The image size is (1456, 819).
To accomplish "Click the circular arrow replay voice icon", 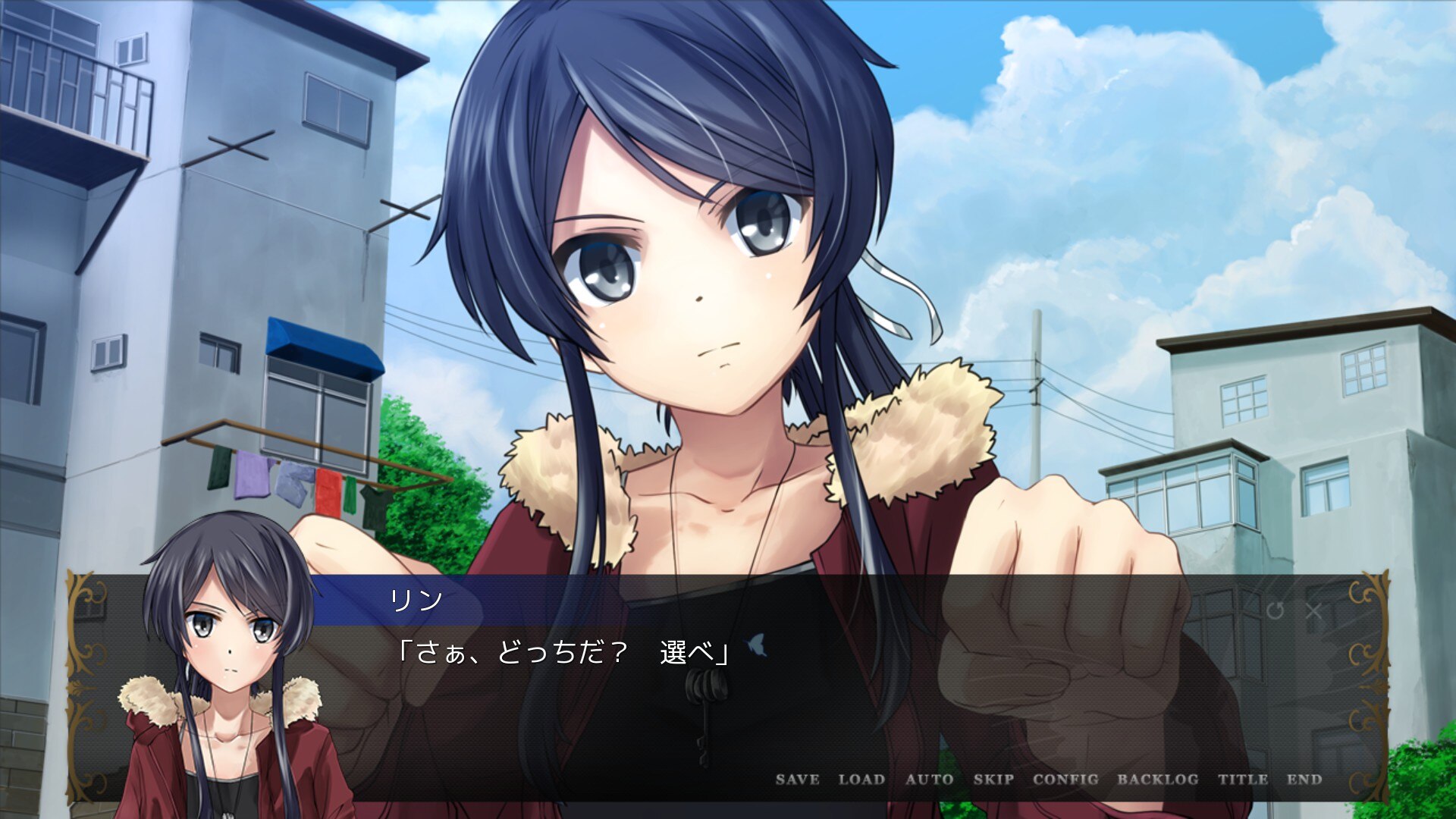I will pyautogui.click(x=1275, y=610).
